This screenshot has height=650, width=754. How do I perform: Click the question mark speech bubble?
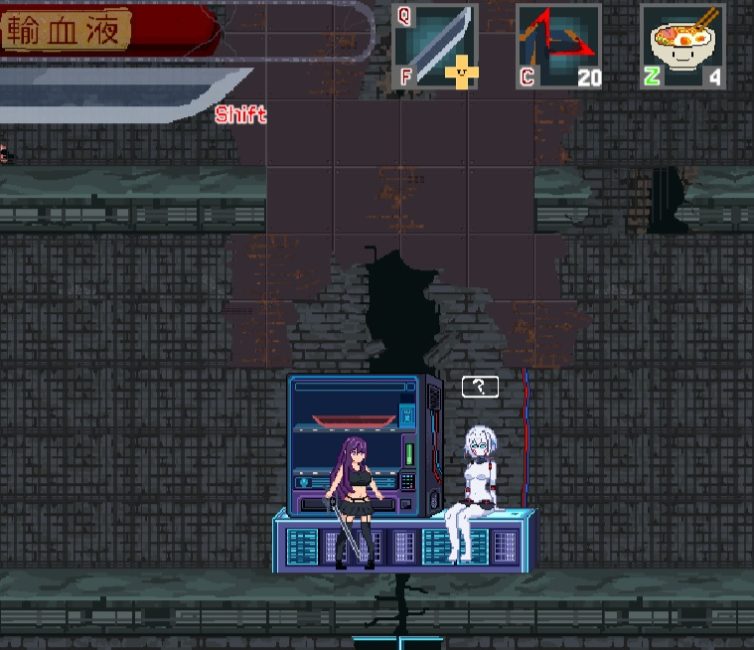pyautogui.click(x=480, y=386)
